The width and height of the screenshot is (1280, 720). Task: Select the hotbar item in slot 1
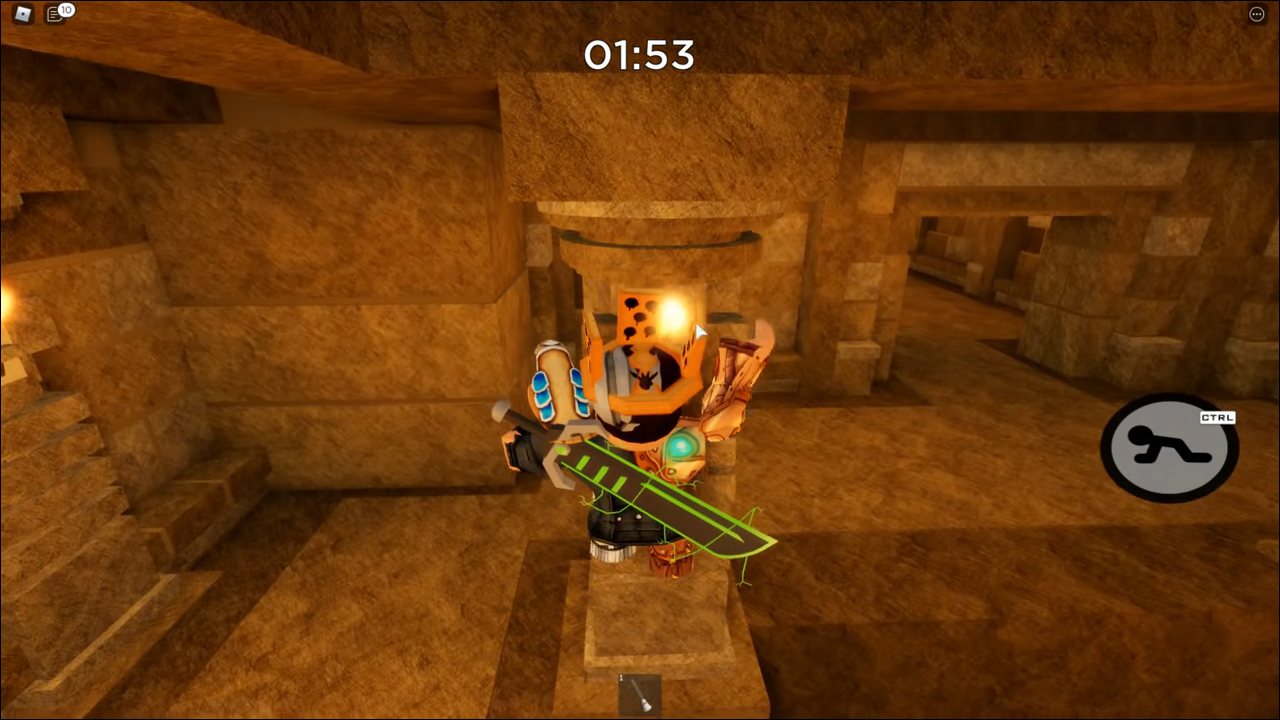640,695
